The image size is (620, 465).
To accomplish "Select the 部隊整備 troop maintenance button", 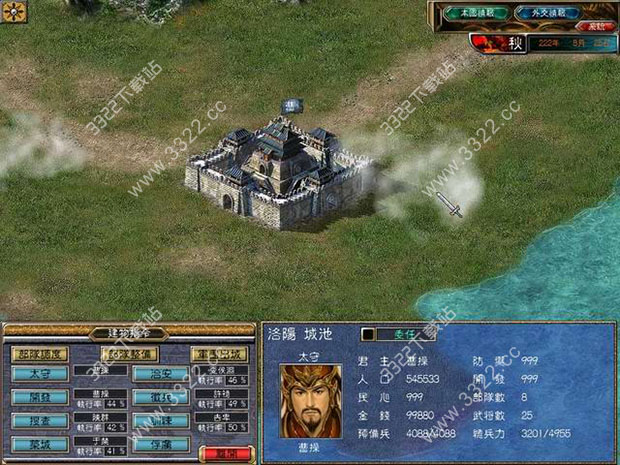I will coord(130,353).
